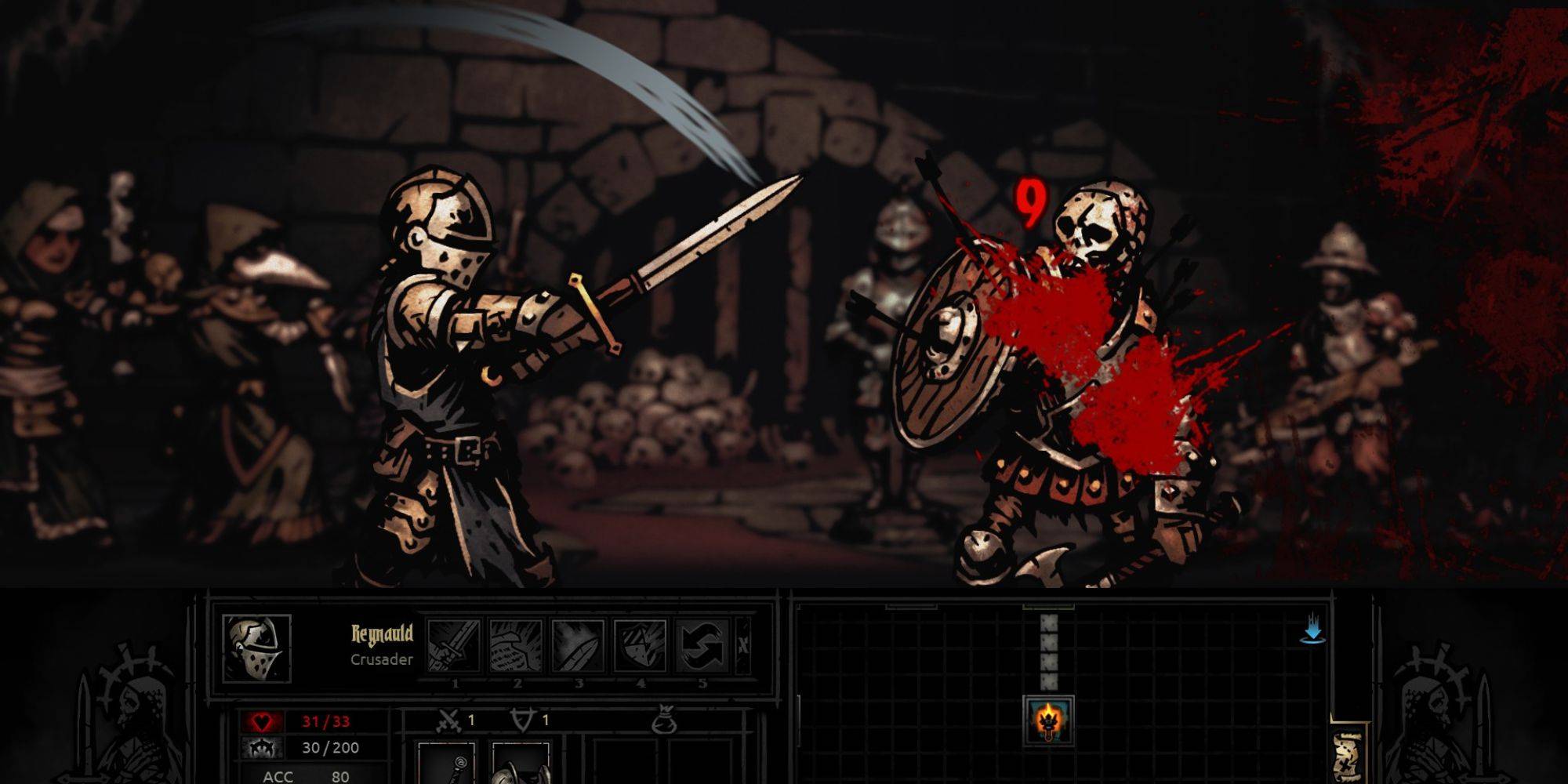Select the slashing skill in slot 3
This screenshot has width=1568, height=784.
pos(579,645)
